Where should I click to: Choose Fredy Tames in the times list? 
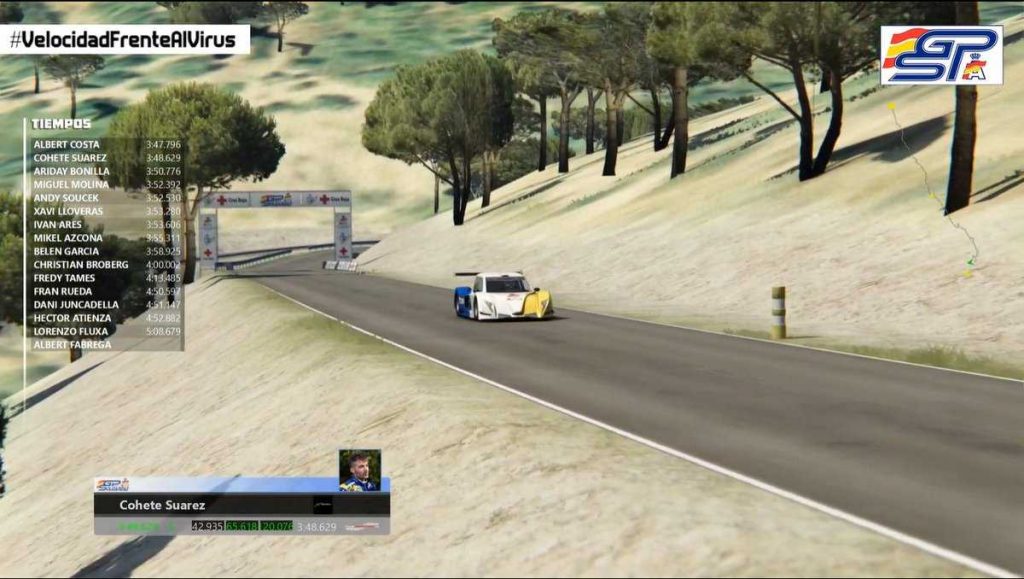tap(105, 278)
